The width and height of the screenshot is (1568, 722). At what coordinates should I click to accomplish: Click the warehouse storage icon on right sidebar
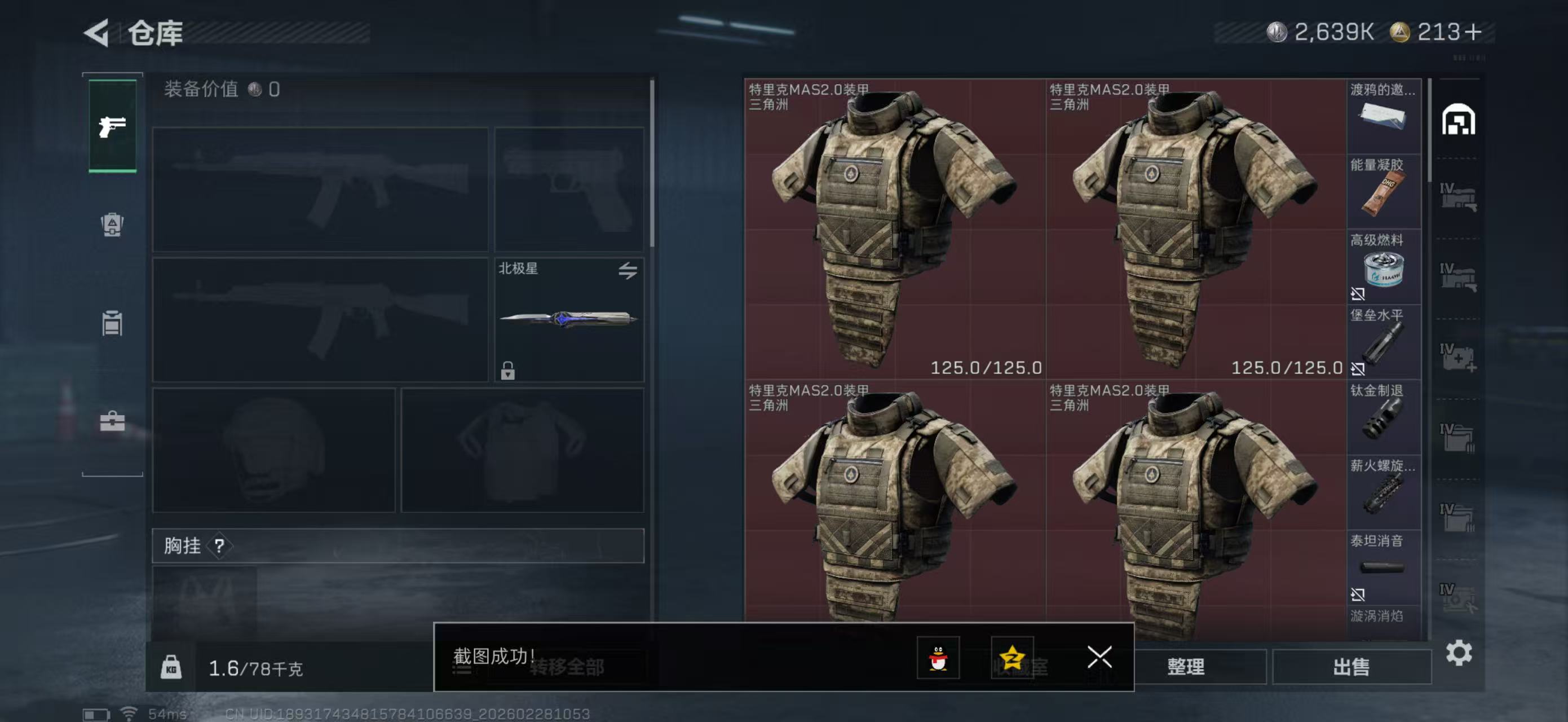coord(1458,121)
